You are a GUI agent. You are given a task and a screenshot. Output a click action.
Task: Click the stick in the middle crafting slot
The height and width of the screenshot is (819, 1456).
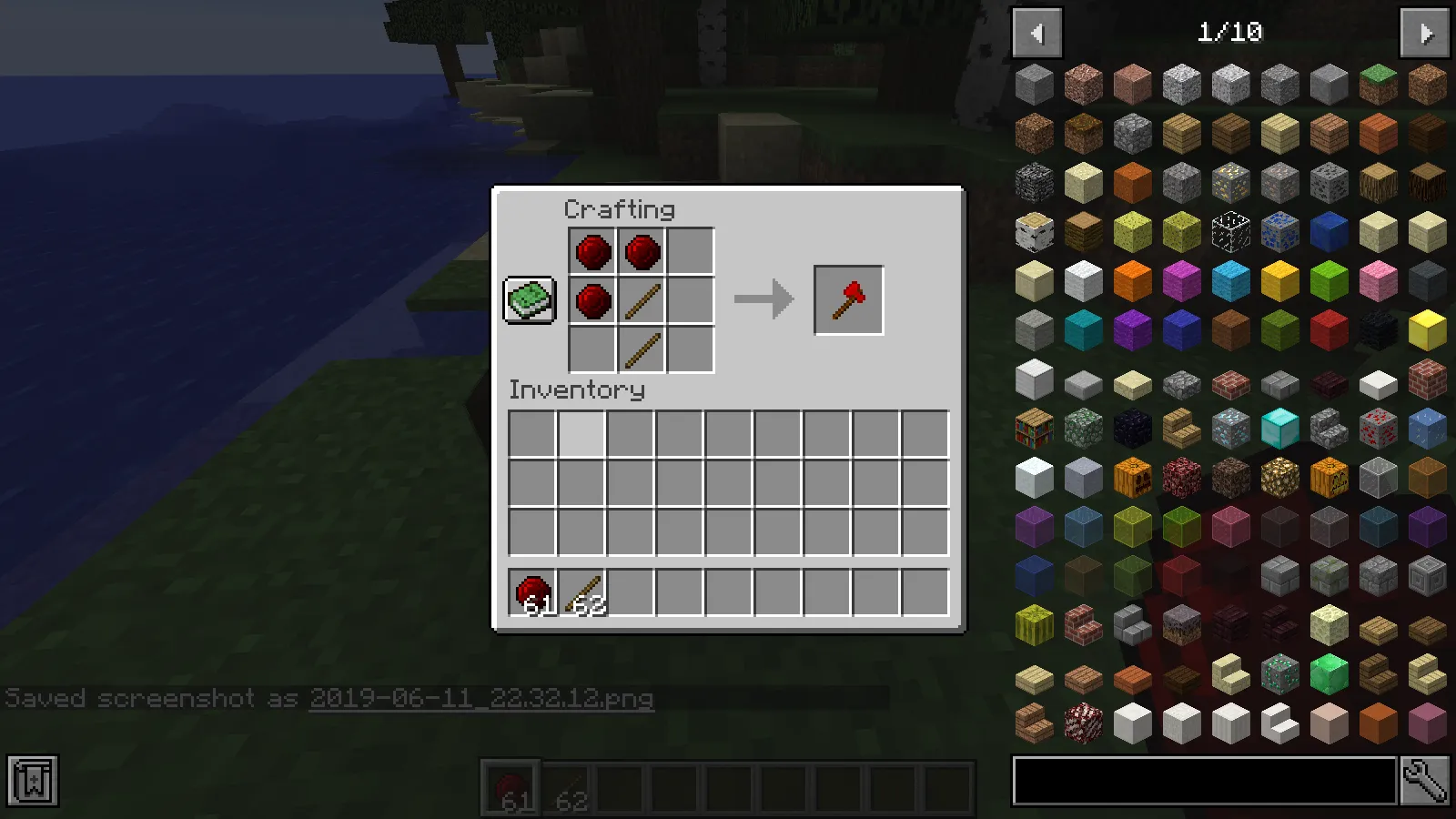click(x=641, y=300)
